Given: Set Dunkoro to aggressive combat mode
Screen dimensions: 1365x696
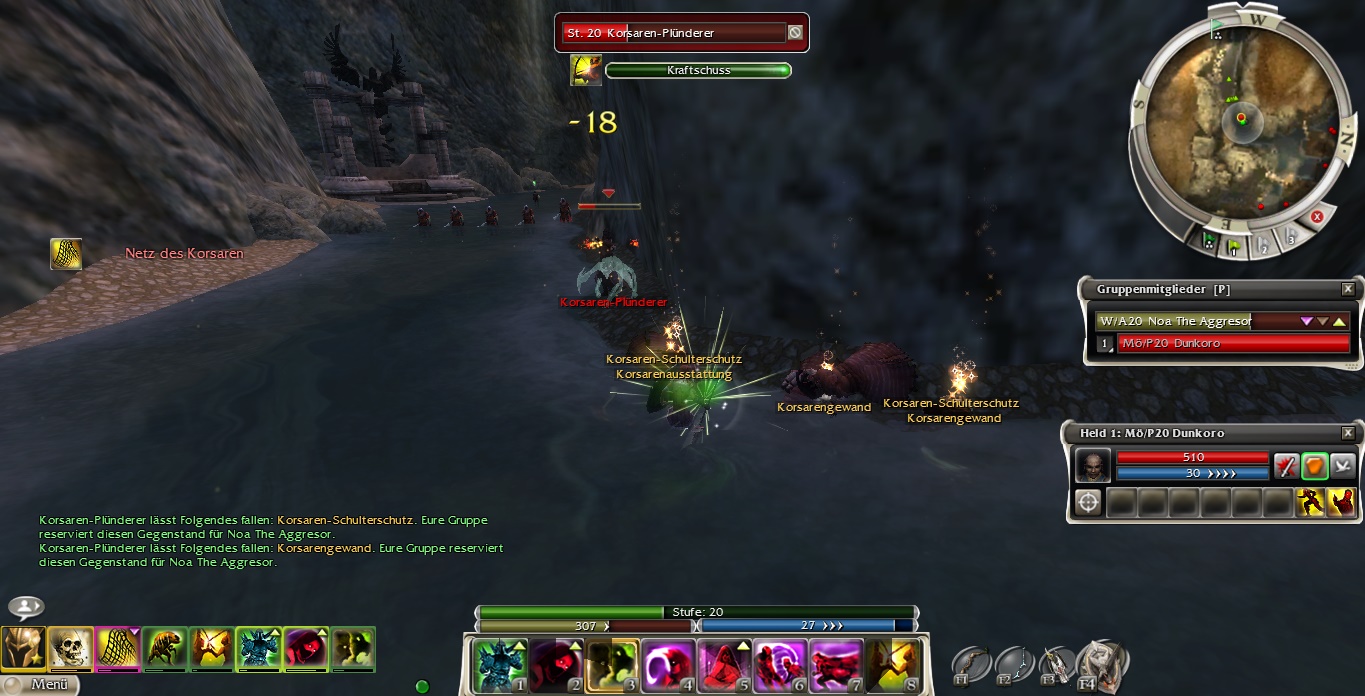Looking at the screenshot, I should coord(1286,465).
